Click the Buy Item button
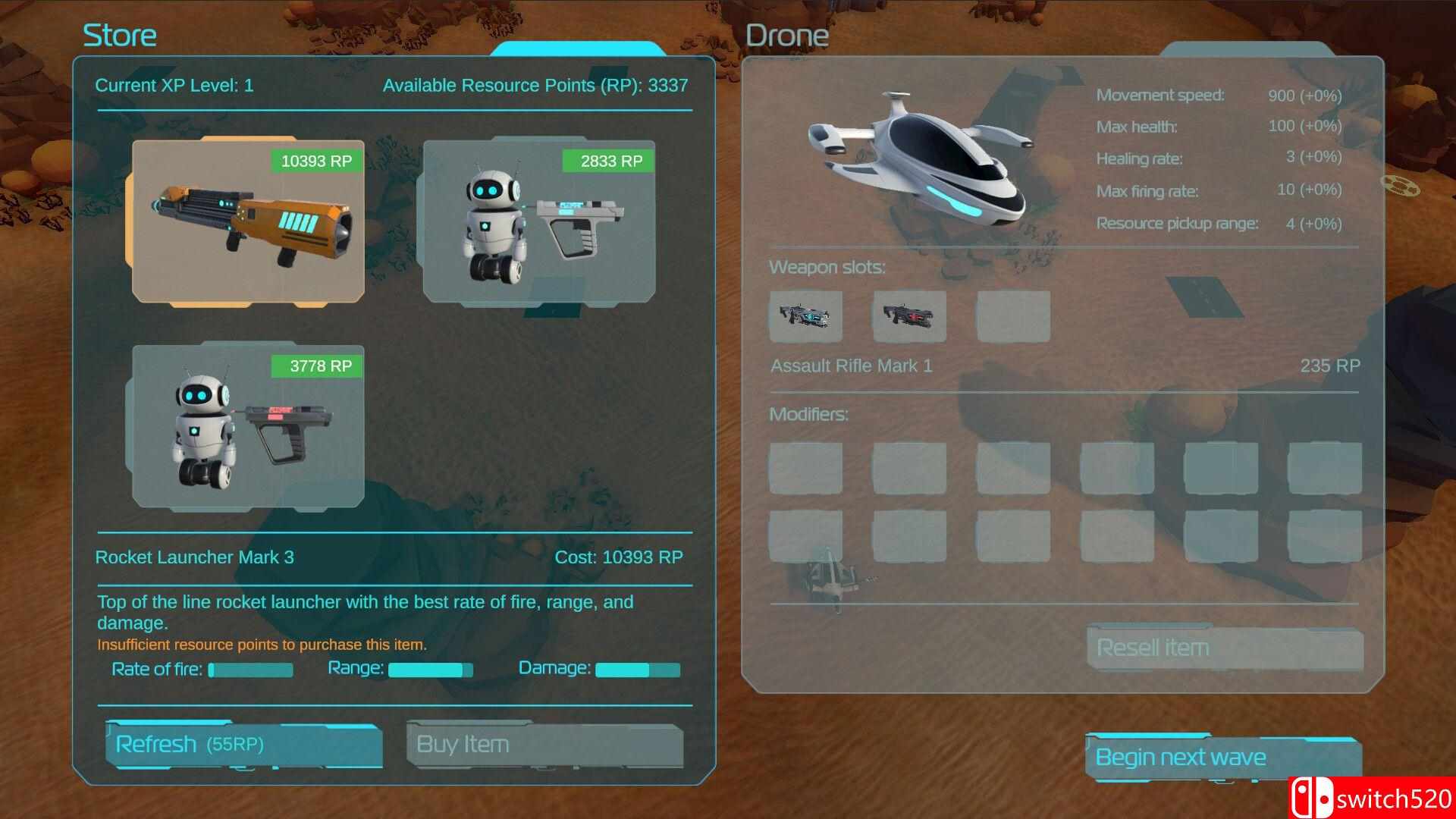This screenshot has width=1456, height=819. coord(544,745)
